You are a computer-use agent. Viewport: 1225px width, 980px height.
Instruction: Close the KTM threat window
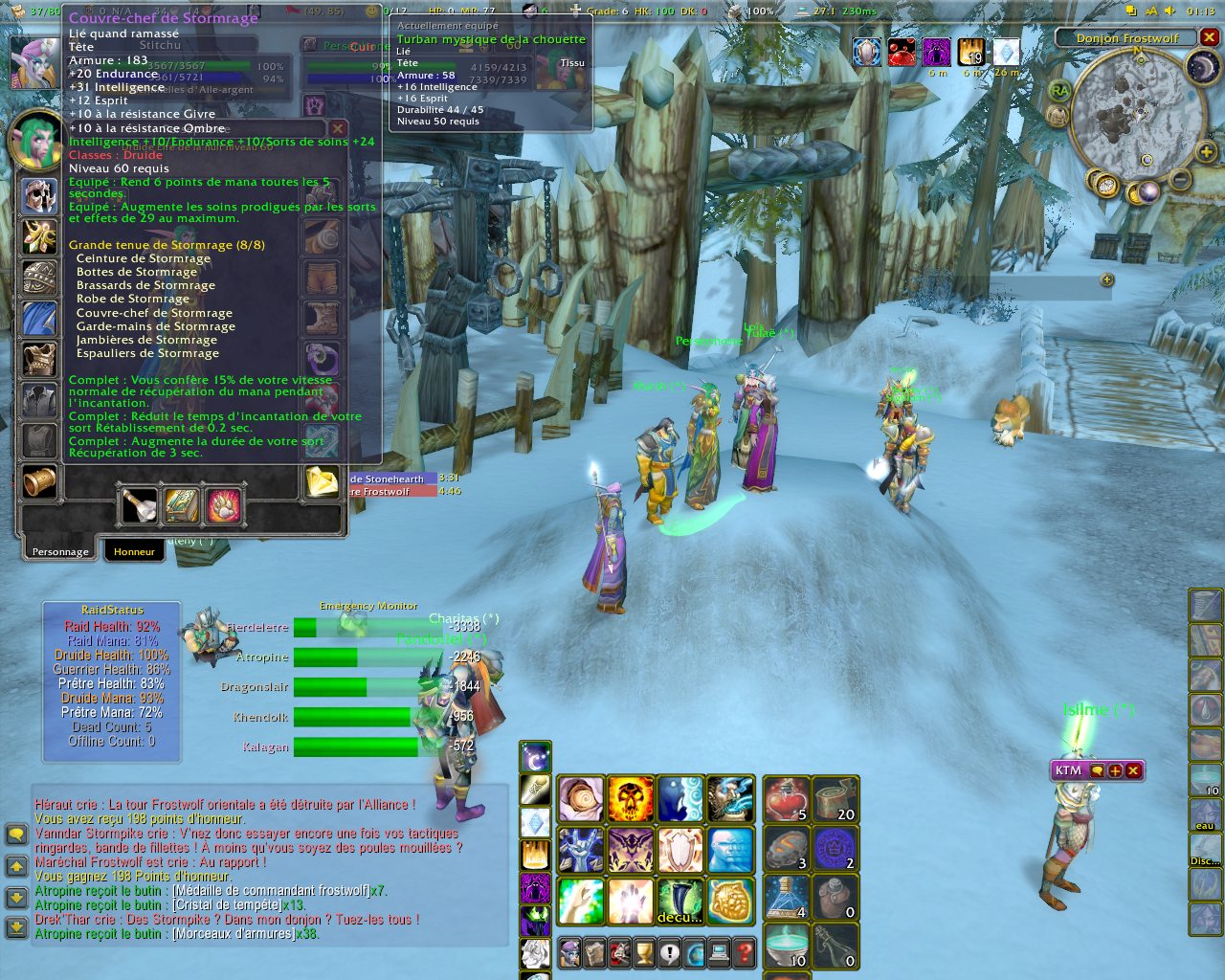tap(1133, 770)
